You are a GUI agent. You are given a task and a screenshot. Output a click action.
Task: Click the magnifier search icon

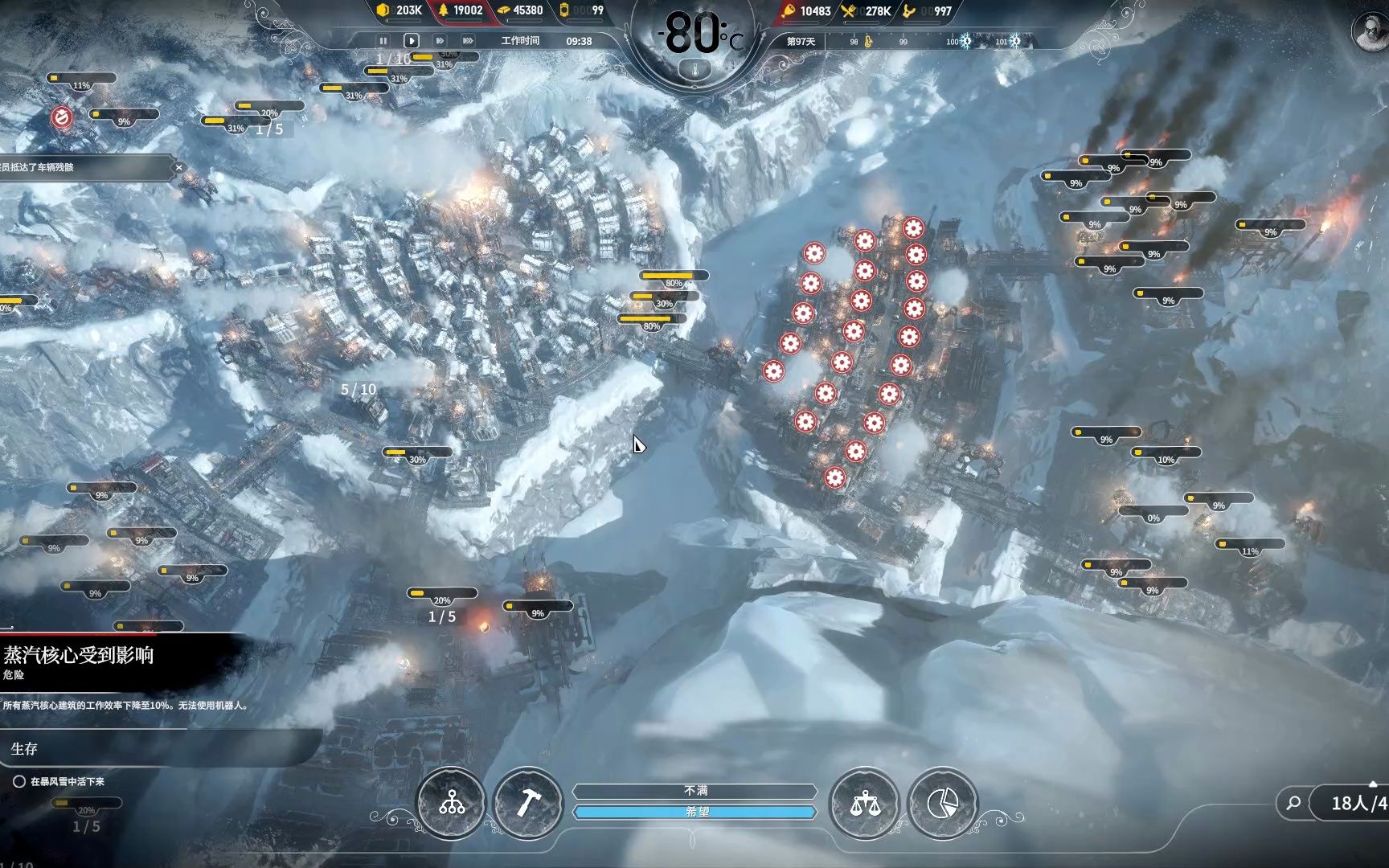1293,802
